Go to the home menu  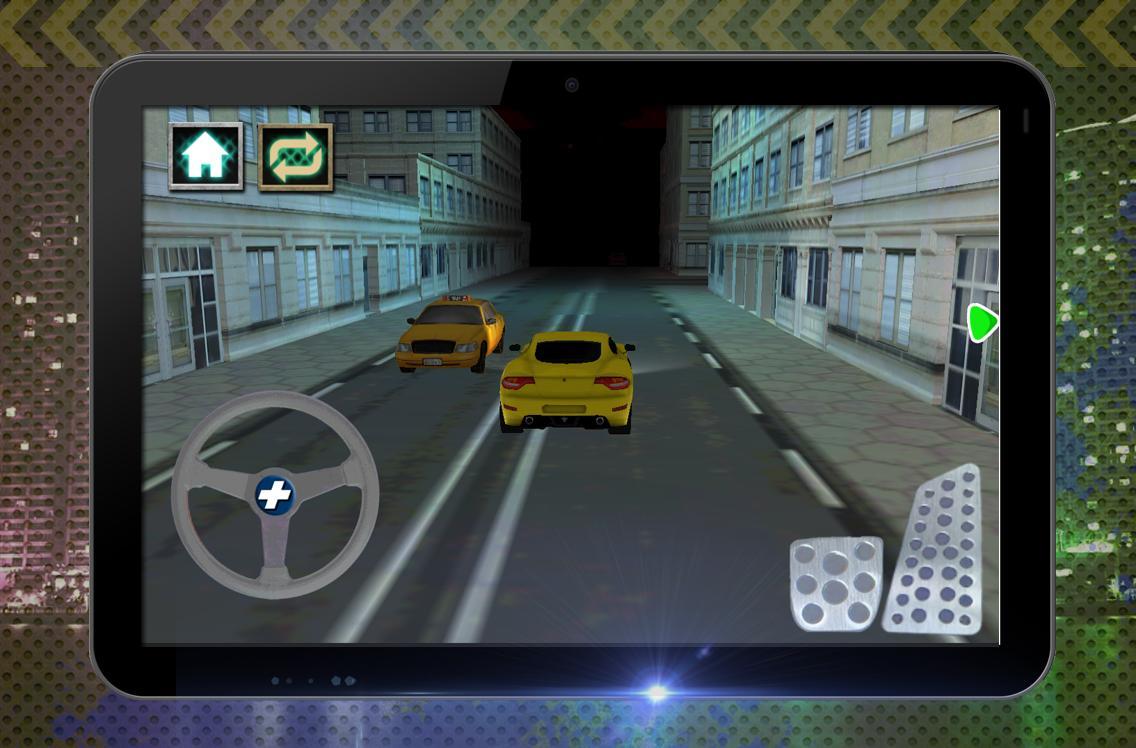[206, 156]
